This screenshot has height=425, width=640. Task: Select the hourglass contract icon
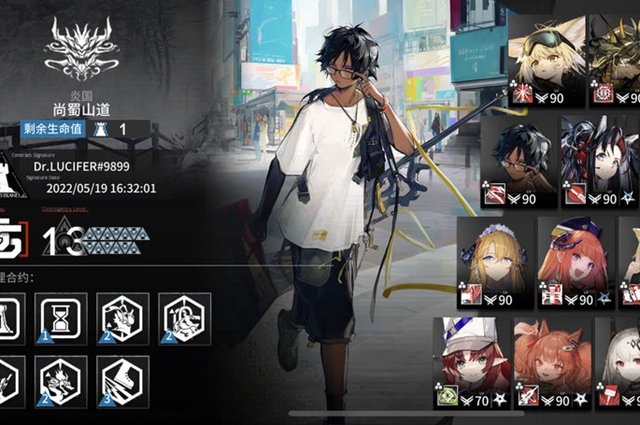click(x=60, y=318)
